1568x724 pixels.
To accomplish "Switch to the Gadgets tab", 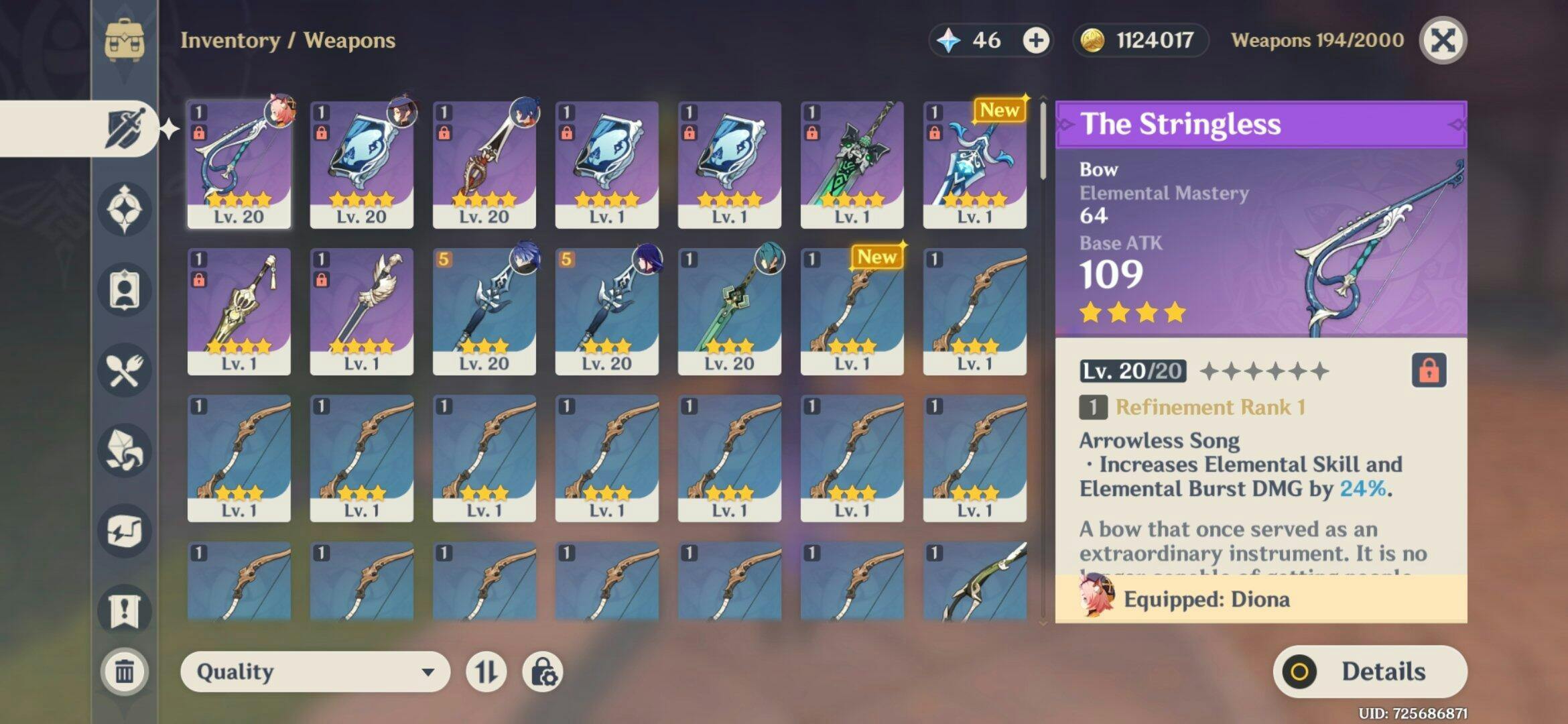I will [125, 531].
